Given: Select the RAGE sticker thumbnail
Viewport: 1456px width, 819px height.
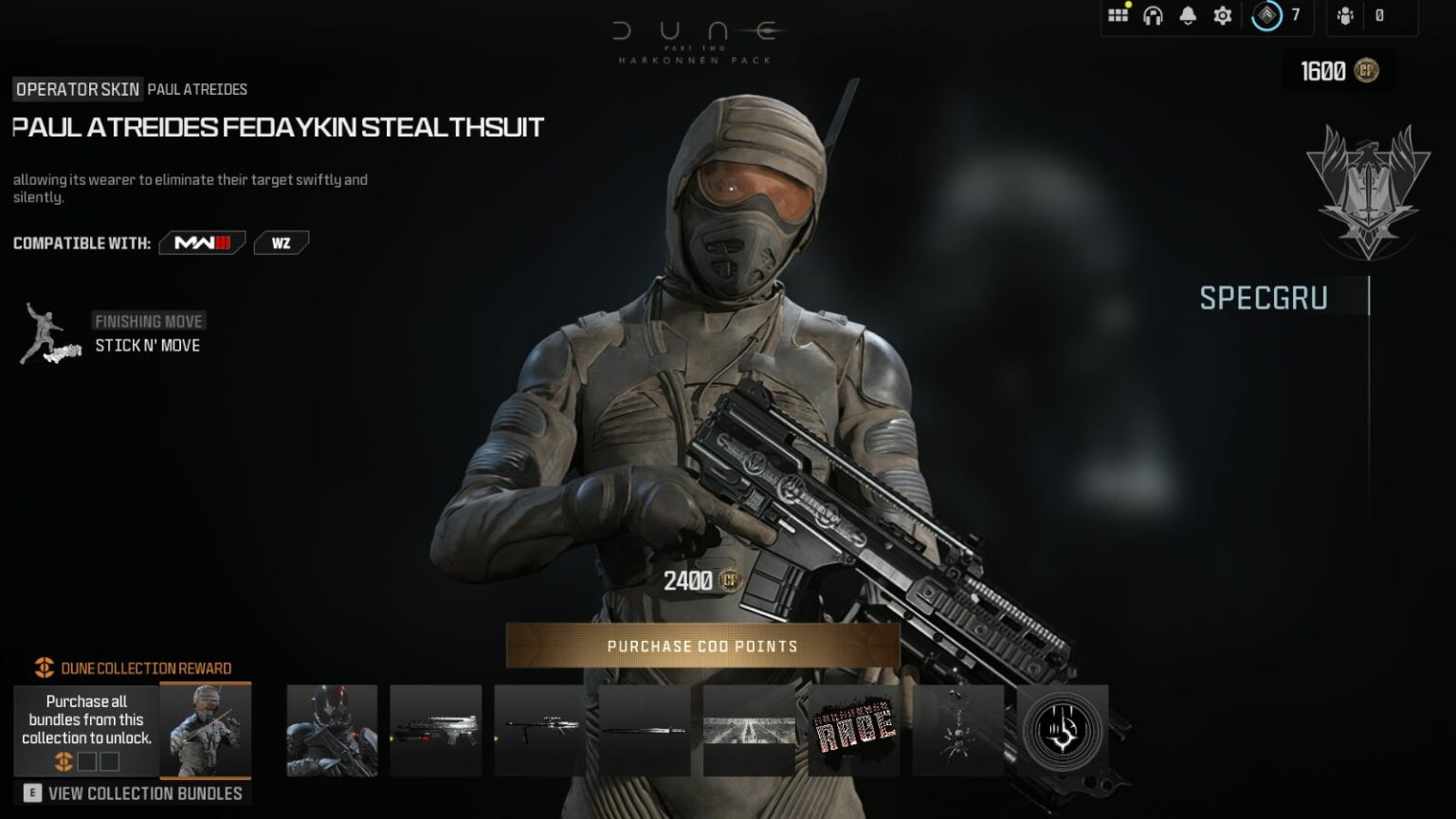Looking at the screenshot, I should point(852,731).
